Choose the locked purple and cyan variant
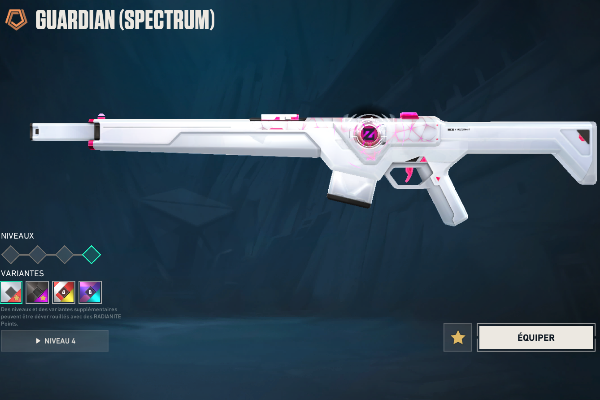 tap(90, 291)
